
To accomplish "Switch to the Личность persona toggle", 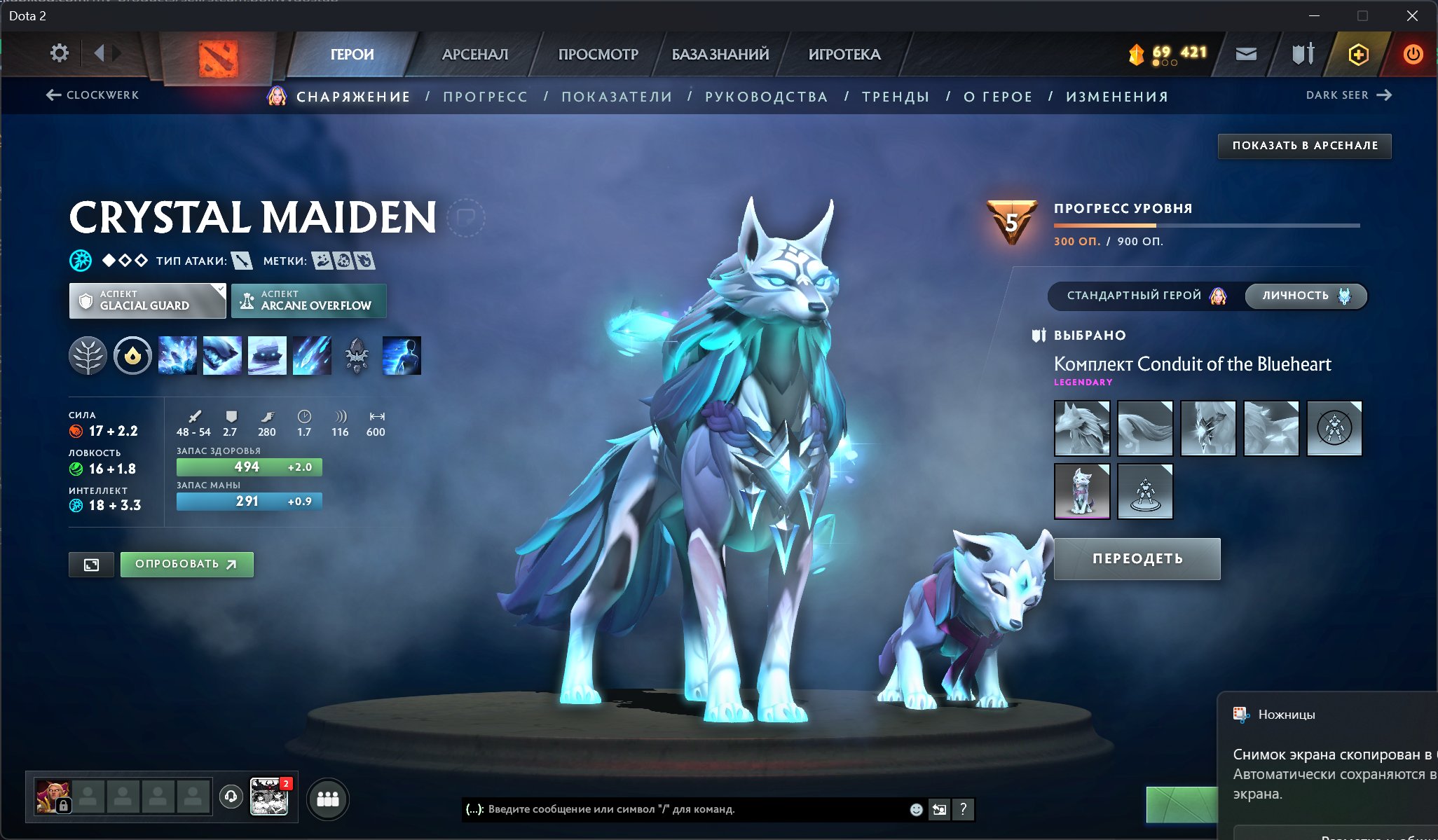I will [x=1305, y=296].
